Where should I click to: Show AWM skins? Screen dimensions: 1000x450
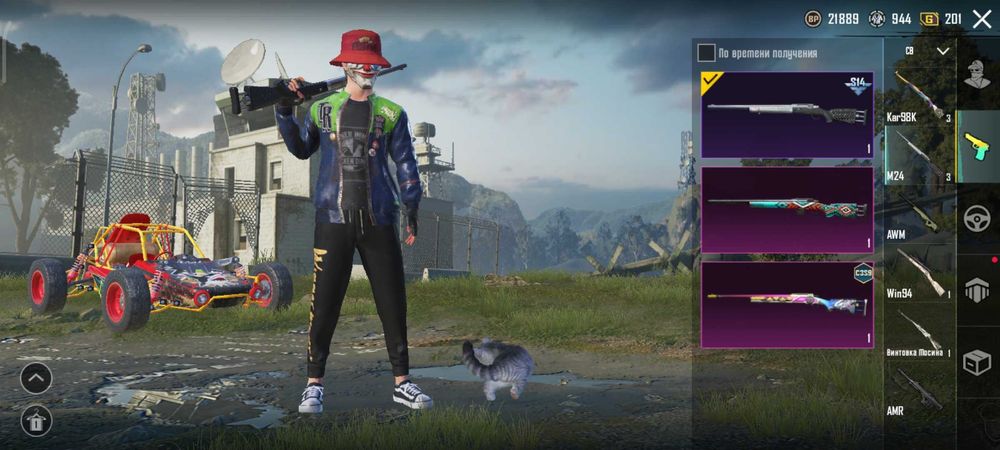point(916,217)
